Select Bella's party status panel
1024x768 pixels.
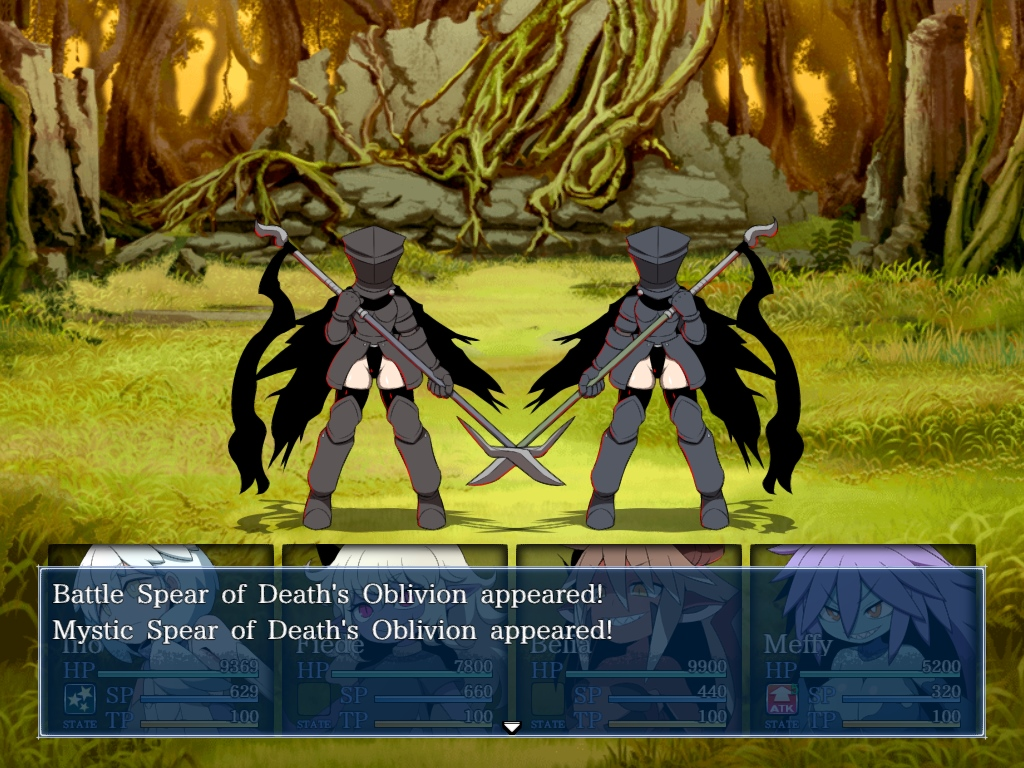629,640
